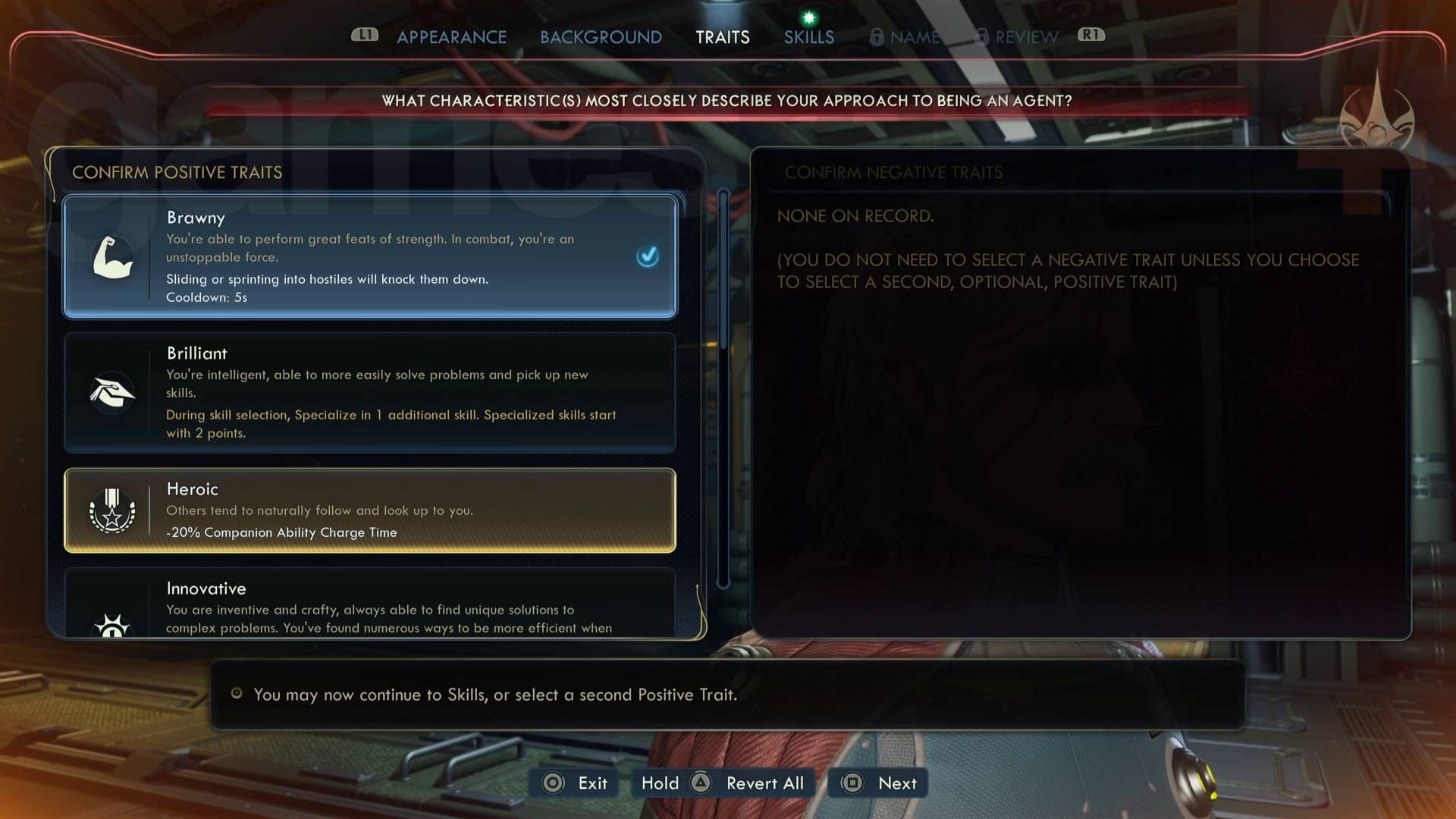This screenshot has height=819, width=1456.
Task: Click the lock icon beside NAME
Action: [x=878, y=36]
